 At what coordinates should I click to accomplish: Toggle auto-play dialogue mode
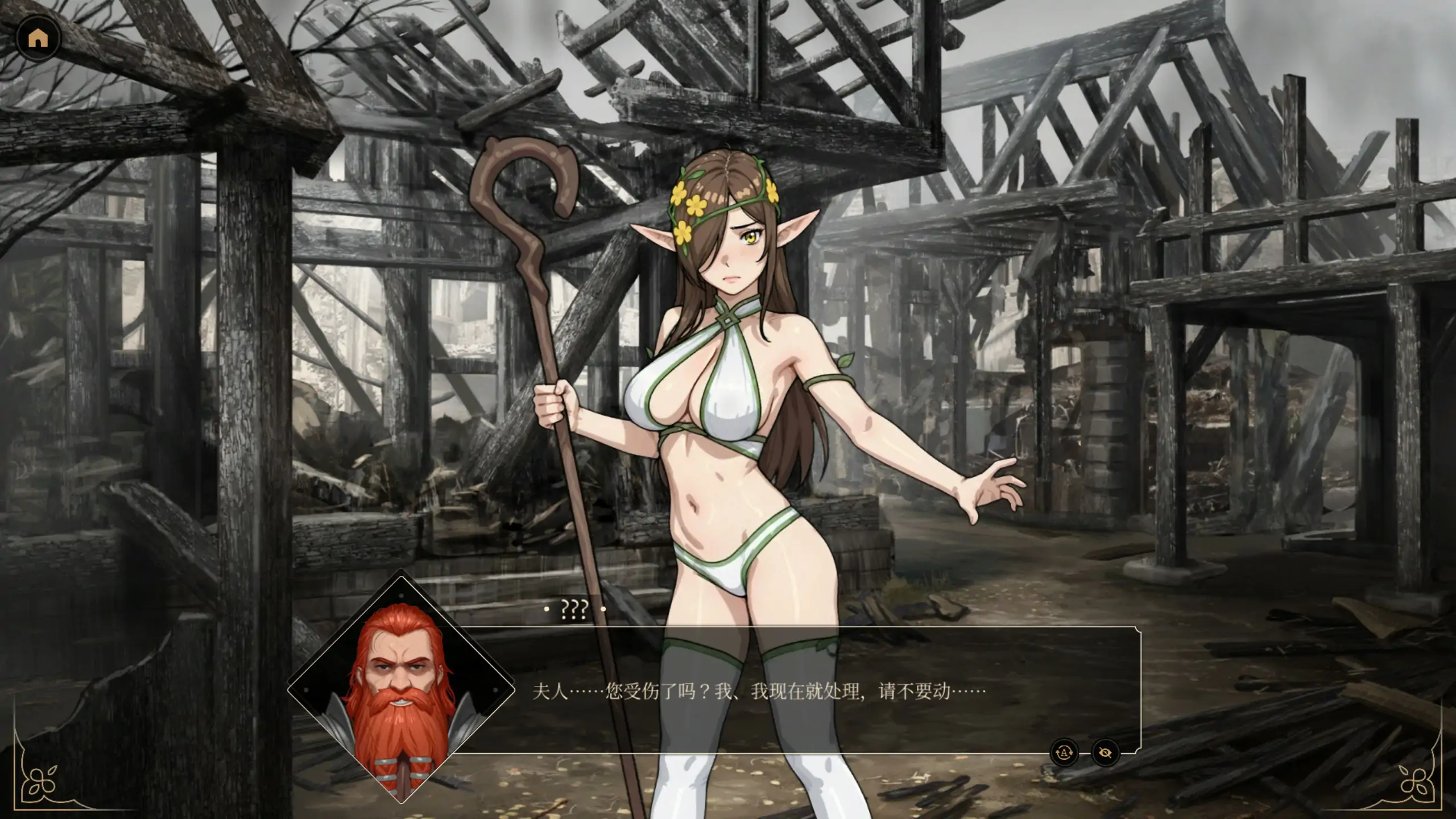click(1064, 752)
